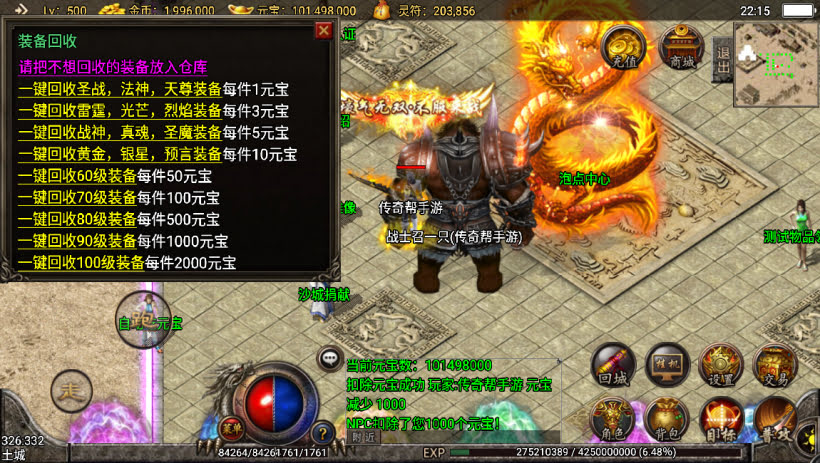Screen dimensions: 820x463
Task: Open the 商城 shop
Action: tap(681, 47)
